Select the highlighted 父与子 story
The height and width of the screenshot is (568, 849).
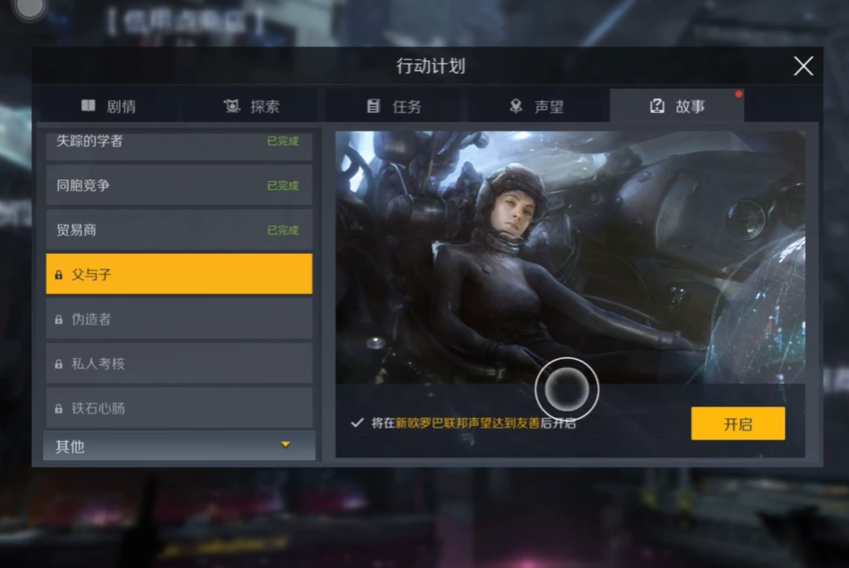point(179,274)
